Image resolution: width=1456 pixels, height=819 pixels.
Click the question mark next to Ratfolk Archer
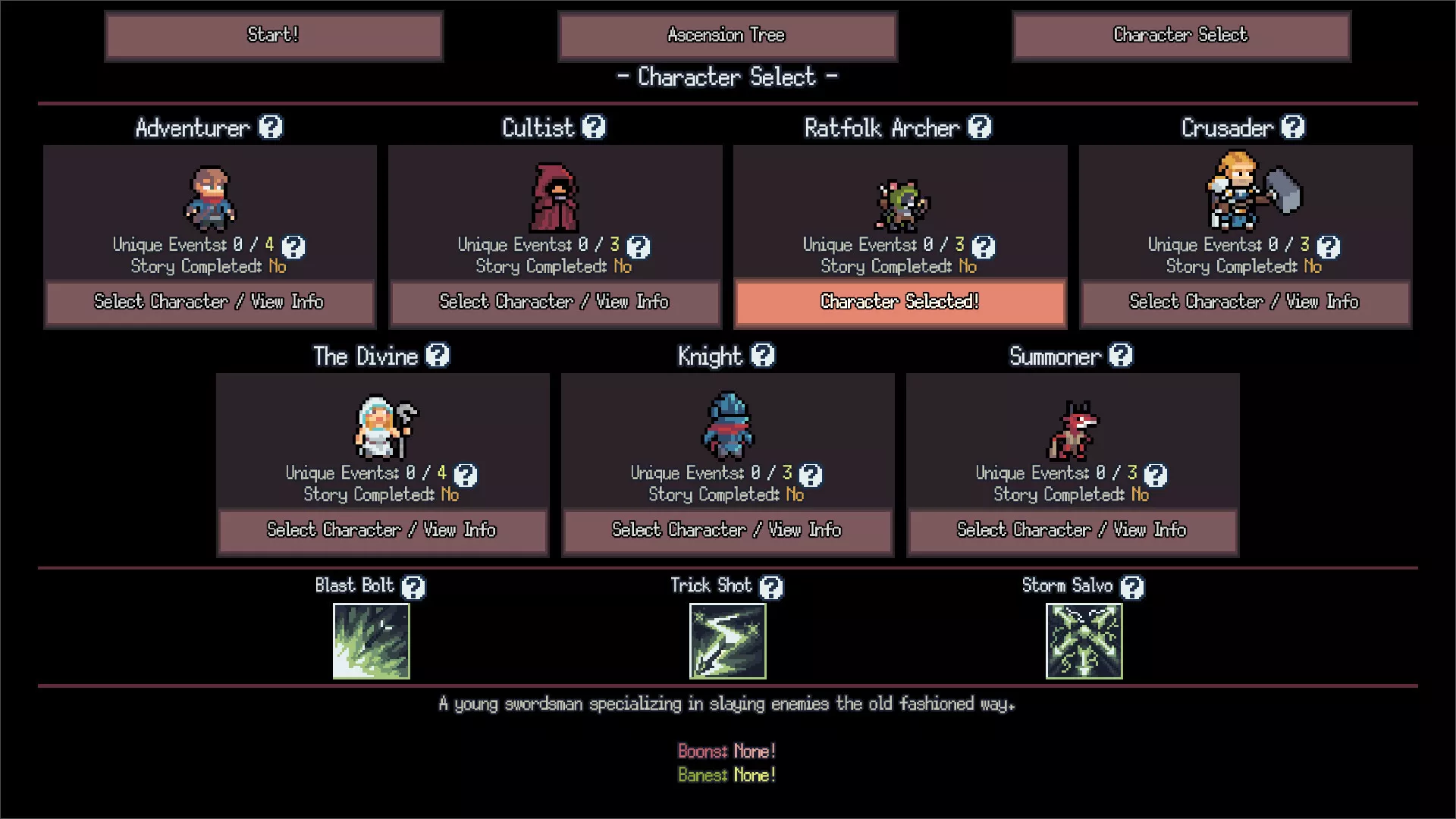click(980, 127)
